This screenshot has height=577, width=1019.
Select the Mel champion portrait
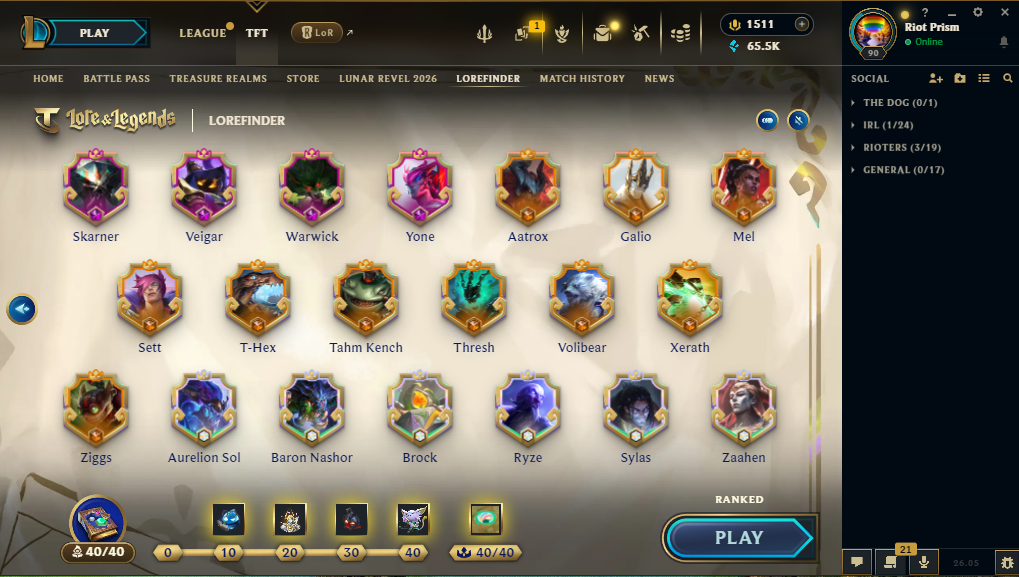pyautogui.click(x=744, y=187)
